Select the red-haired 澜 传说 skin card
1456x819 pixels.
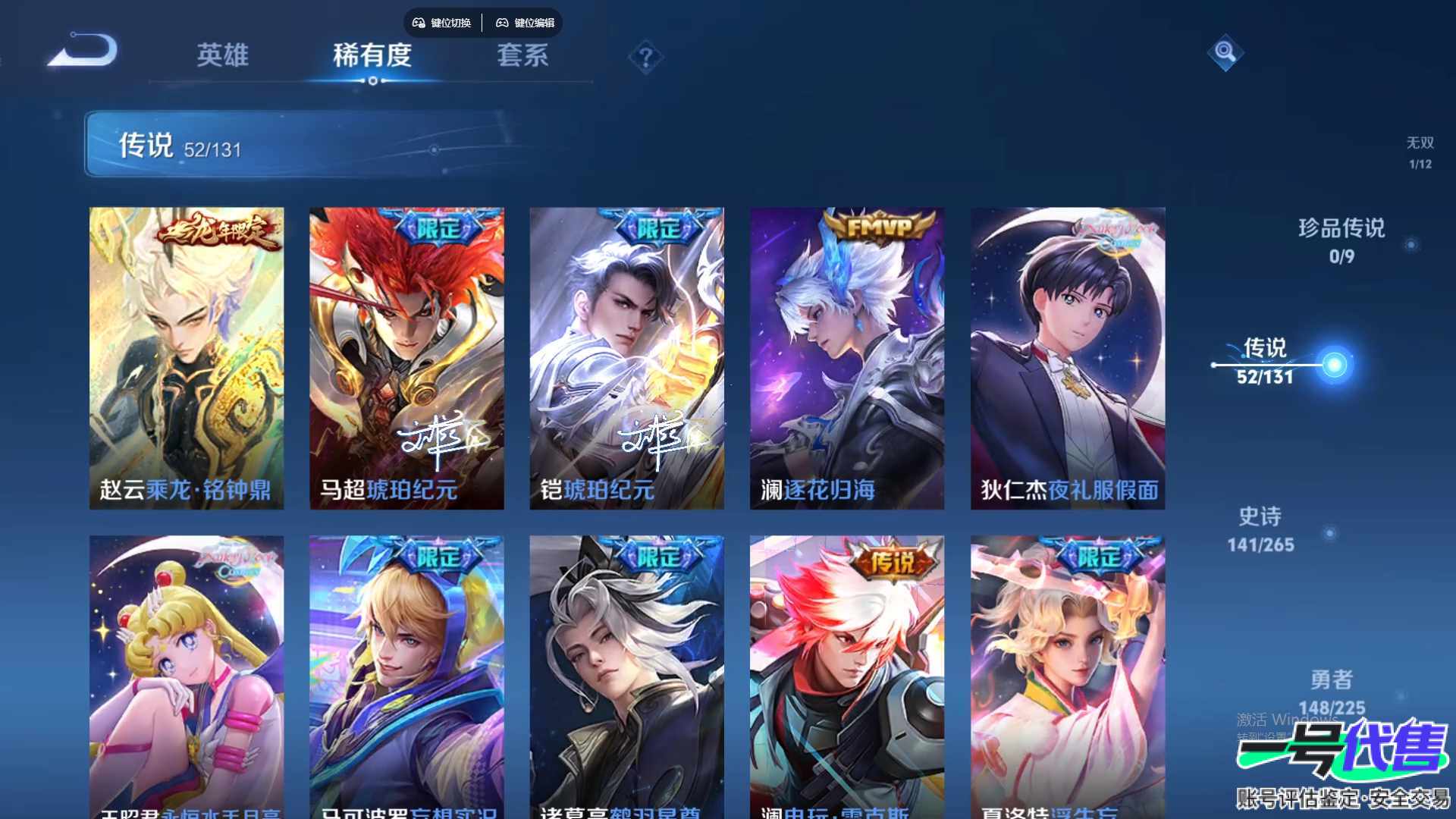point(847,676)
